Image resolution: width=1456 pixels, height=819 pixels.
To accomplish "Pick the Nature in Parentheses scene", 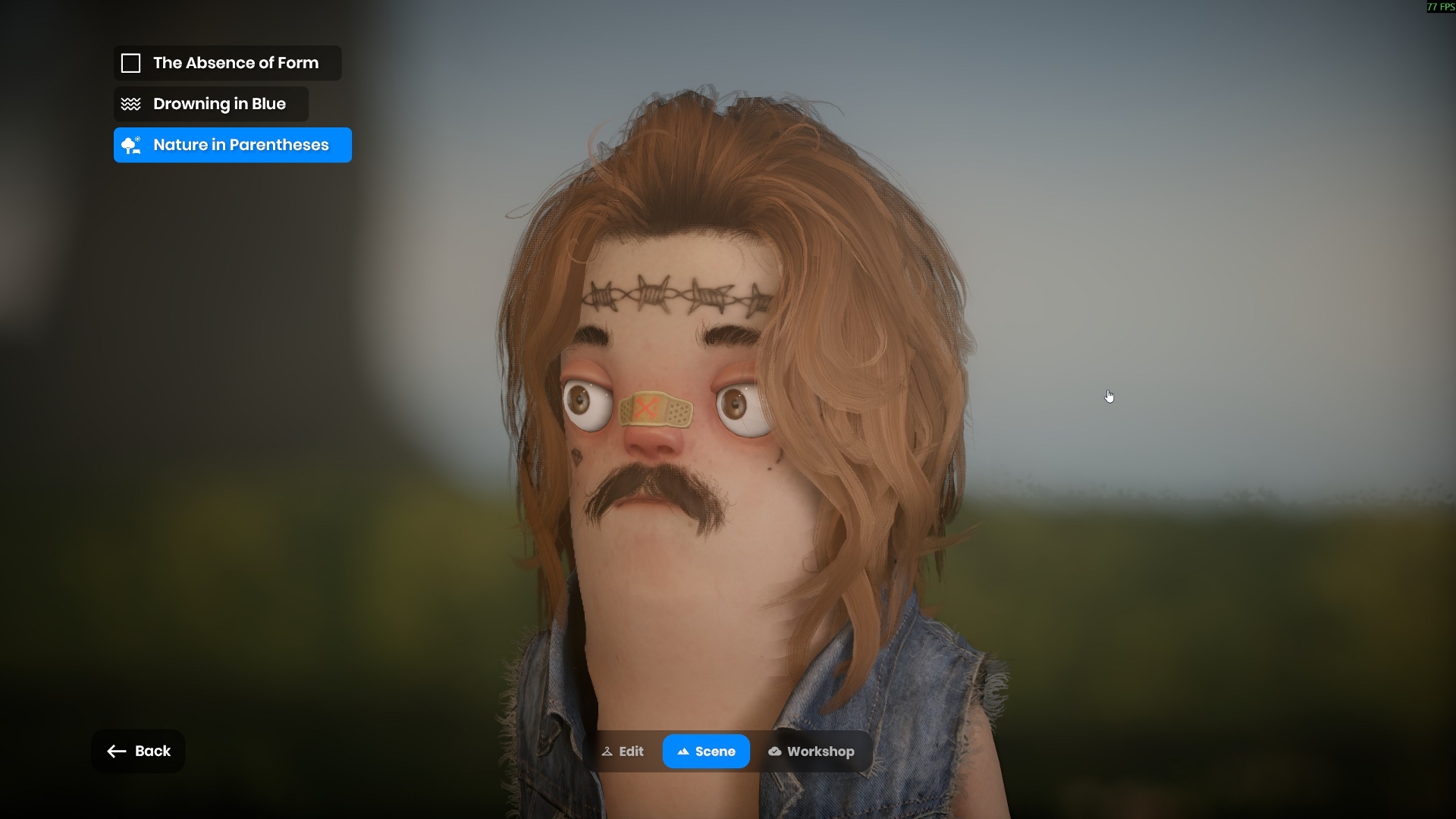I will click(232, 145).
